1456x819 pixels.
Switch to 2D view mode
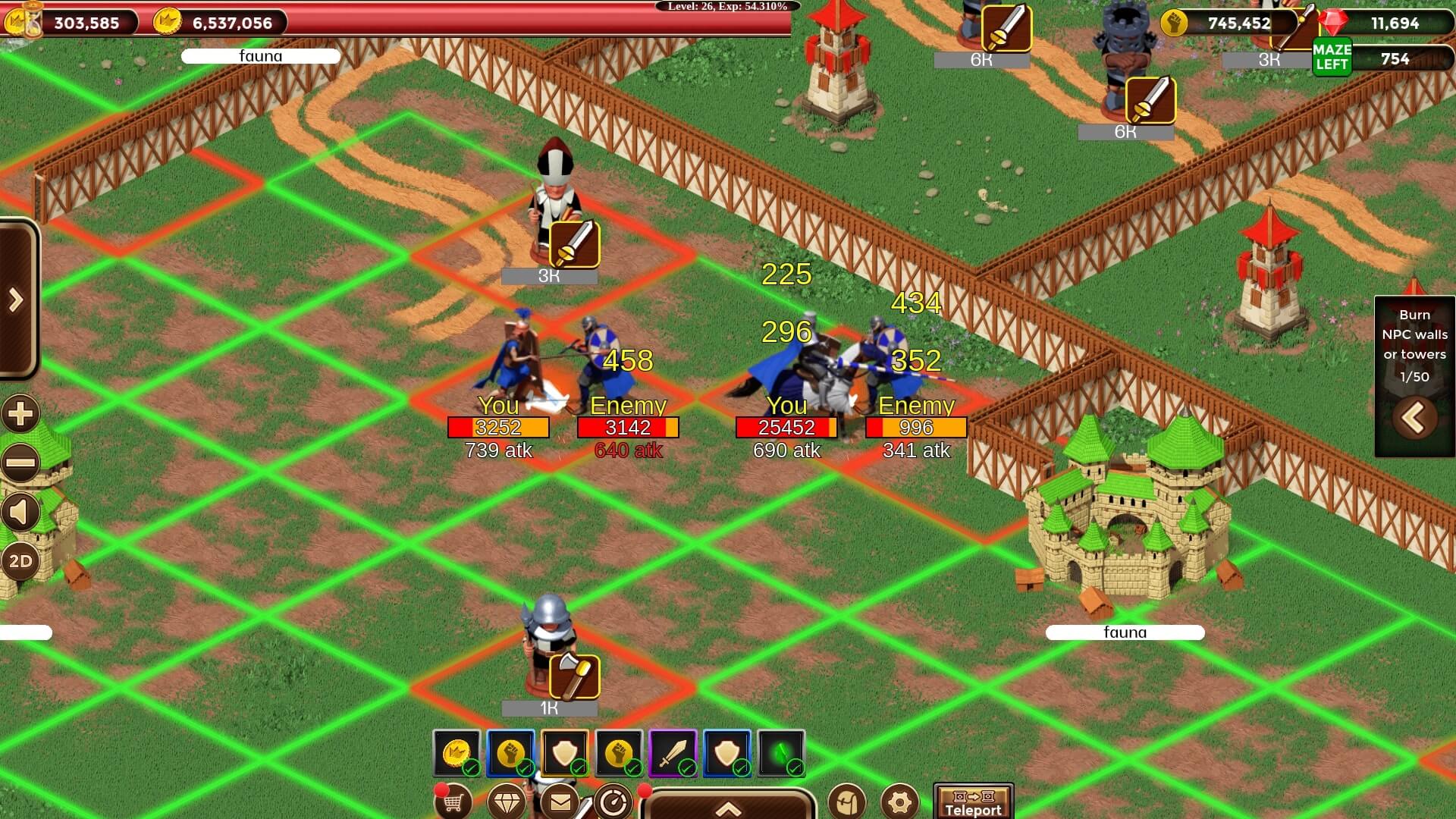pos(20,562)
